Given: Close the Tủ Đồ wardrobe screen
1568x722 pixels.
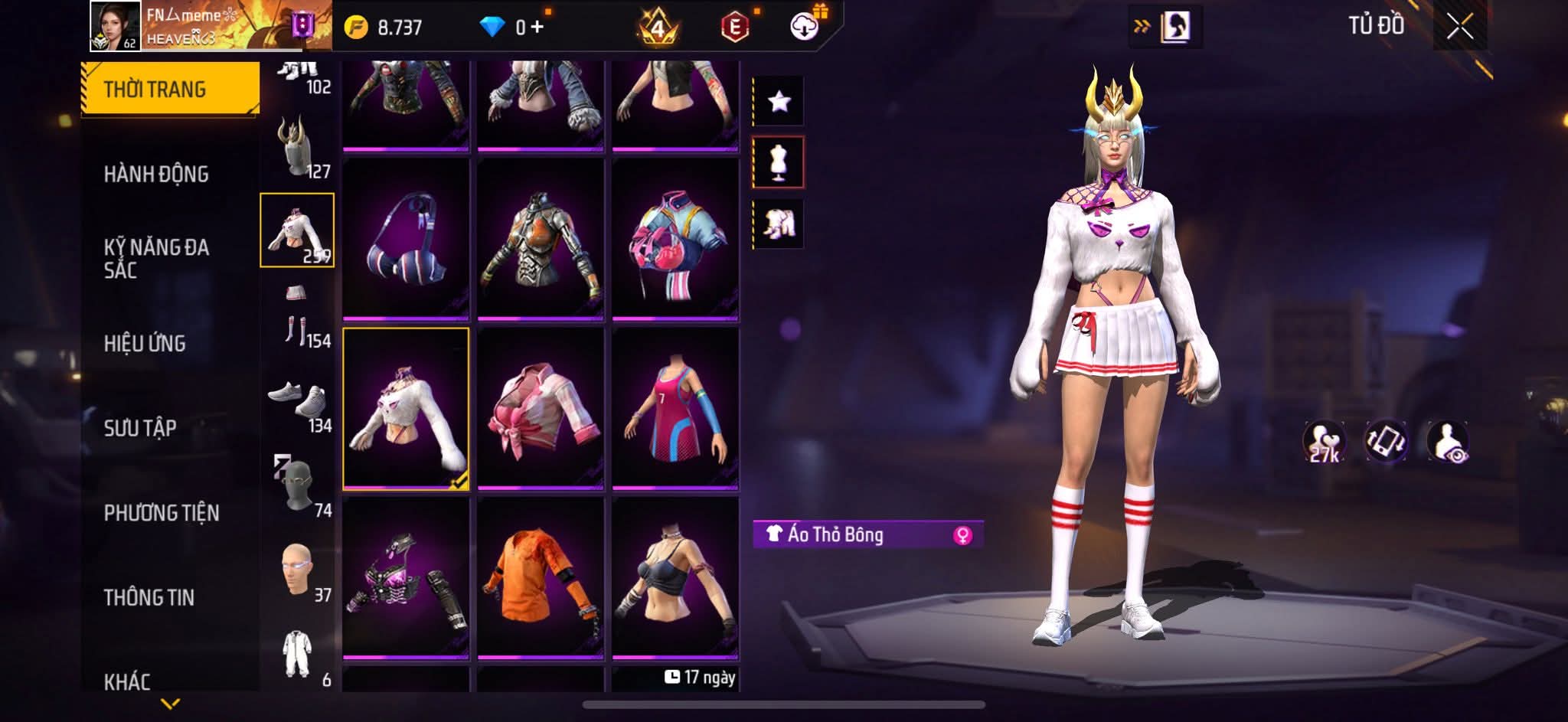Looking at the screenshot, I should [1459, 28].
